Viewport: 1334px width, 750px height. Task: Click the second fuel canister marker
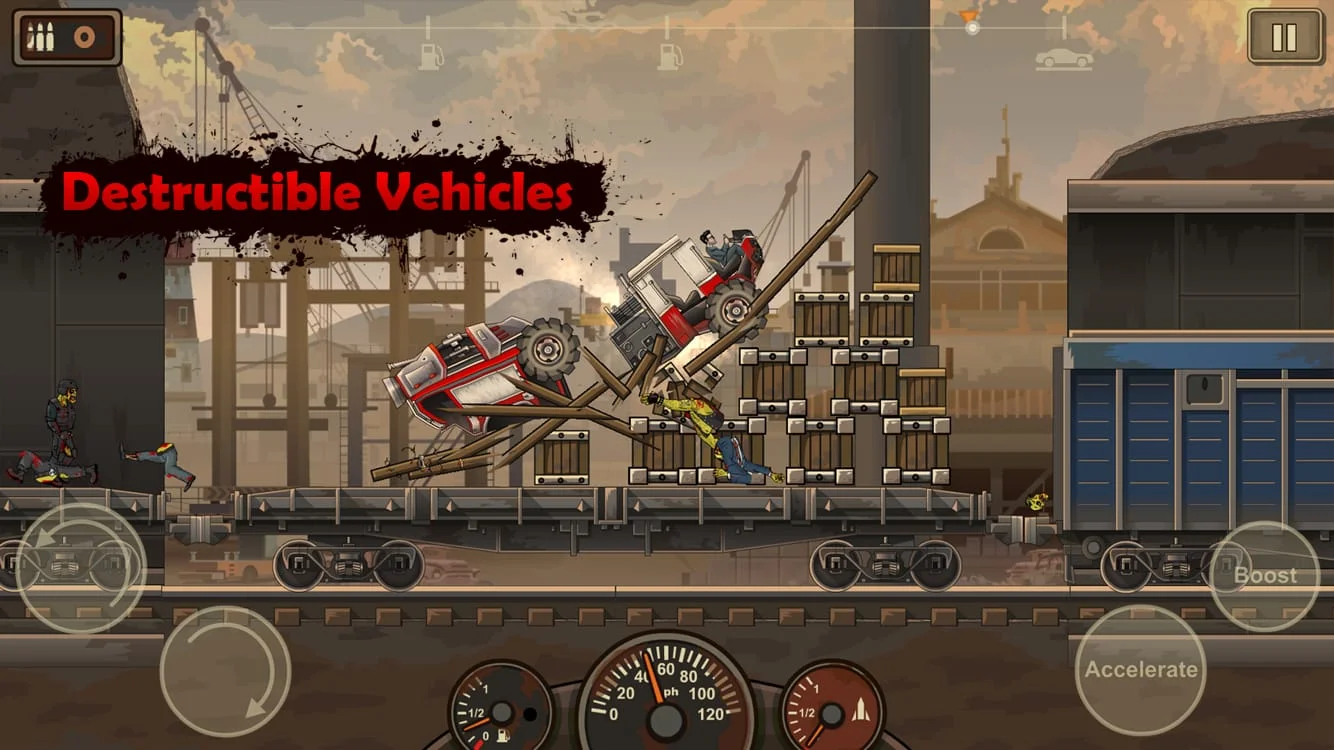[x=668, y=55]
